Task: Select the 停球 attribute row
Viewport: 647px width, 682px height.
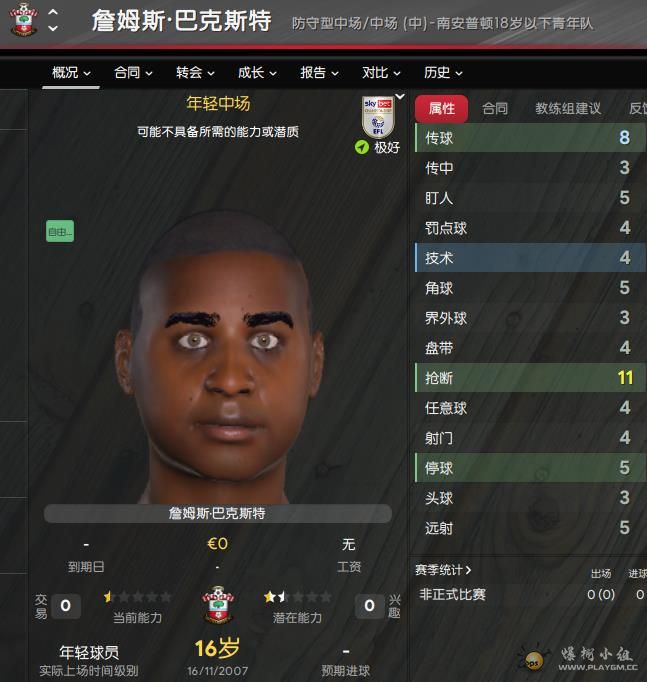Action: pyautogui.click(x=528, y=468)
